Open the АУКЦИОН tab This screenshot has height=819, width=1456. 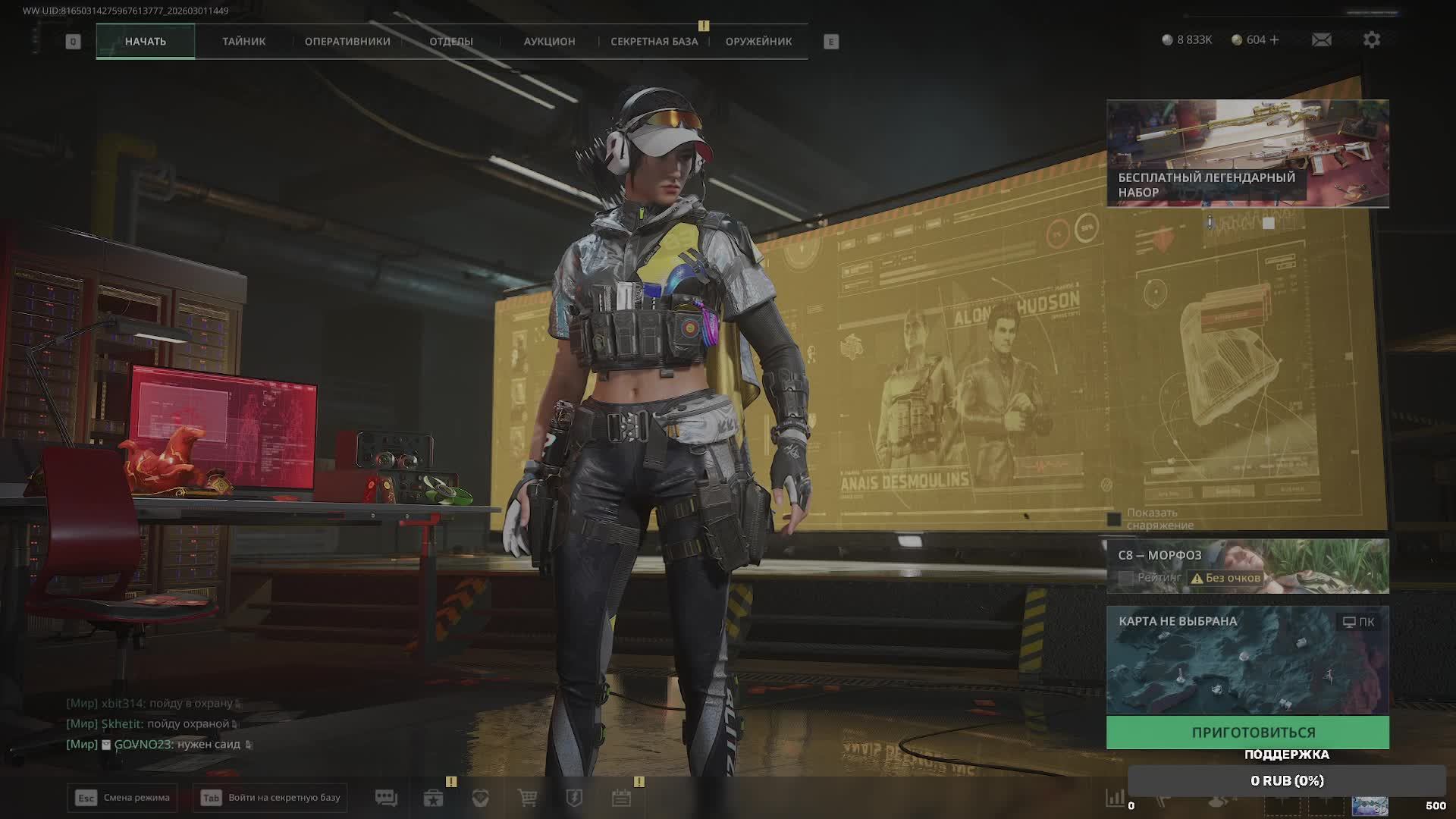pos(549,42)
